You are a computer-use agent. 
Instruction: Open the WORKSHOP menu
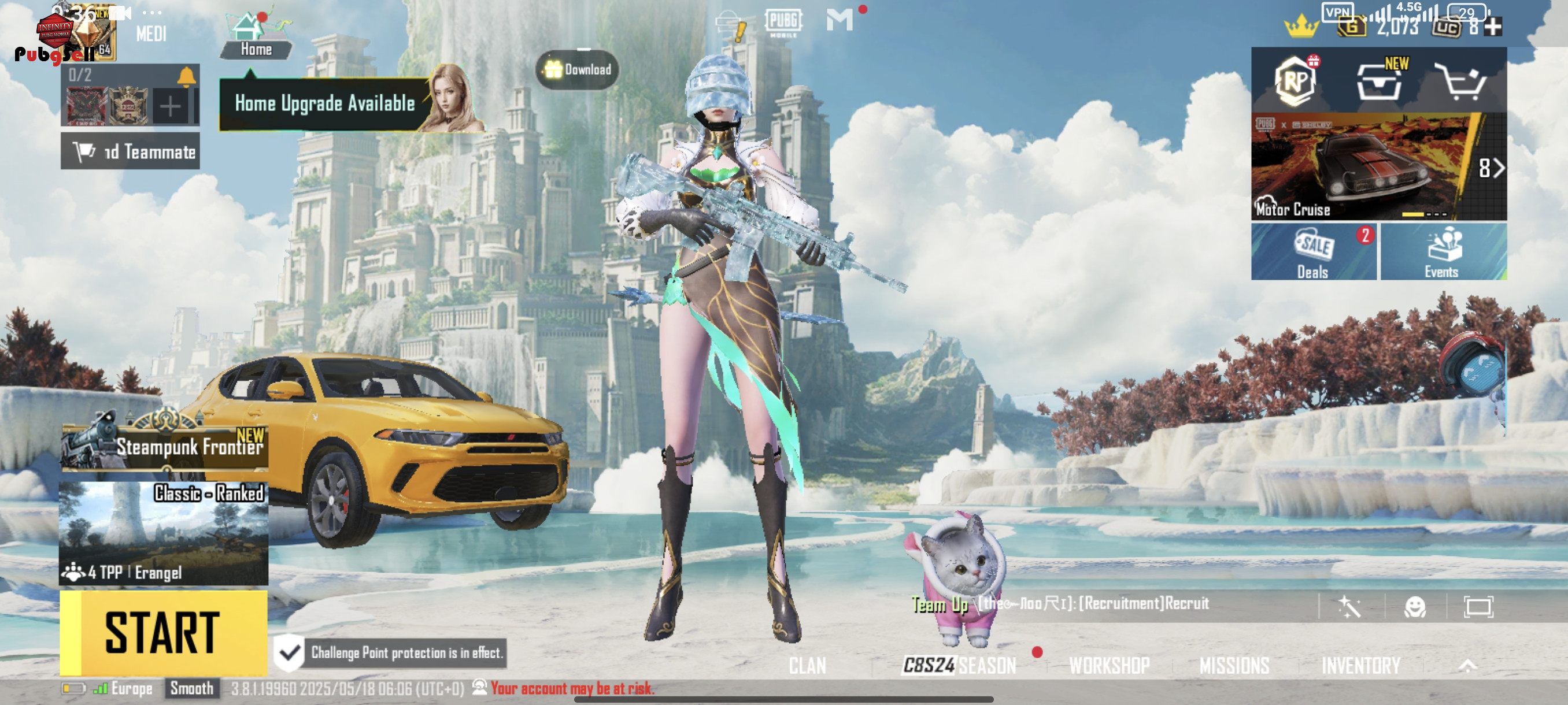coord(1109,666)
